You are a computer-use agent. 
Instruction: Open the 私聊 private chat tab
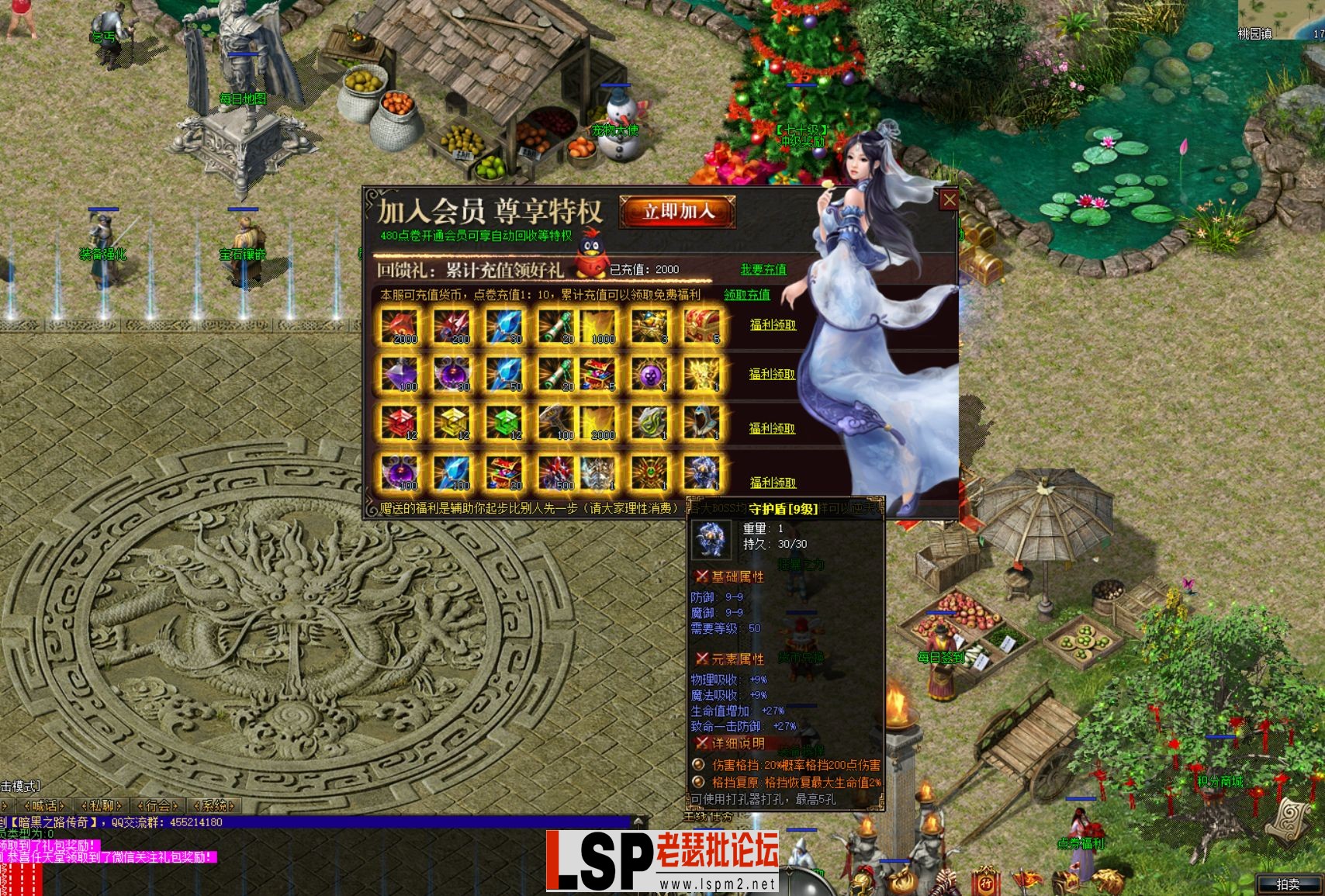point(101,806)
